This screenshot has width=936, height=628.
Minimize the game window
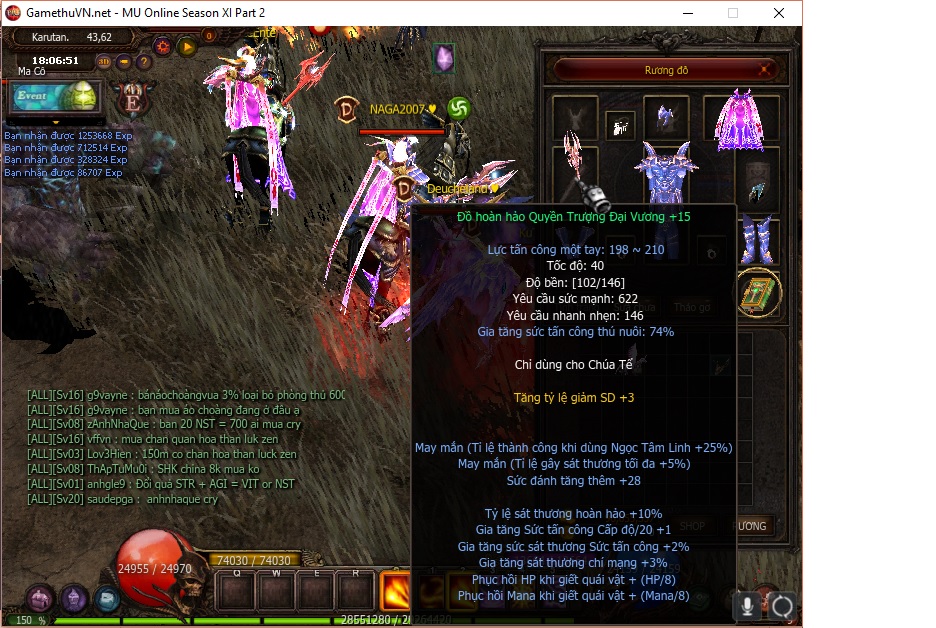pos(687,13)
